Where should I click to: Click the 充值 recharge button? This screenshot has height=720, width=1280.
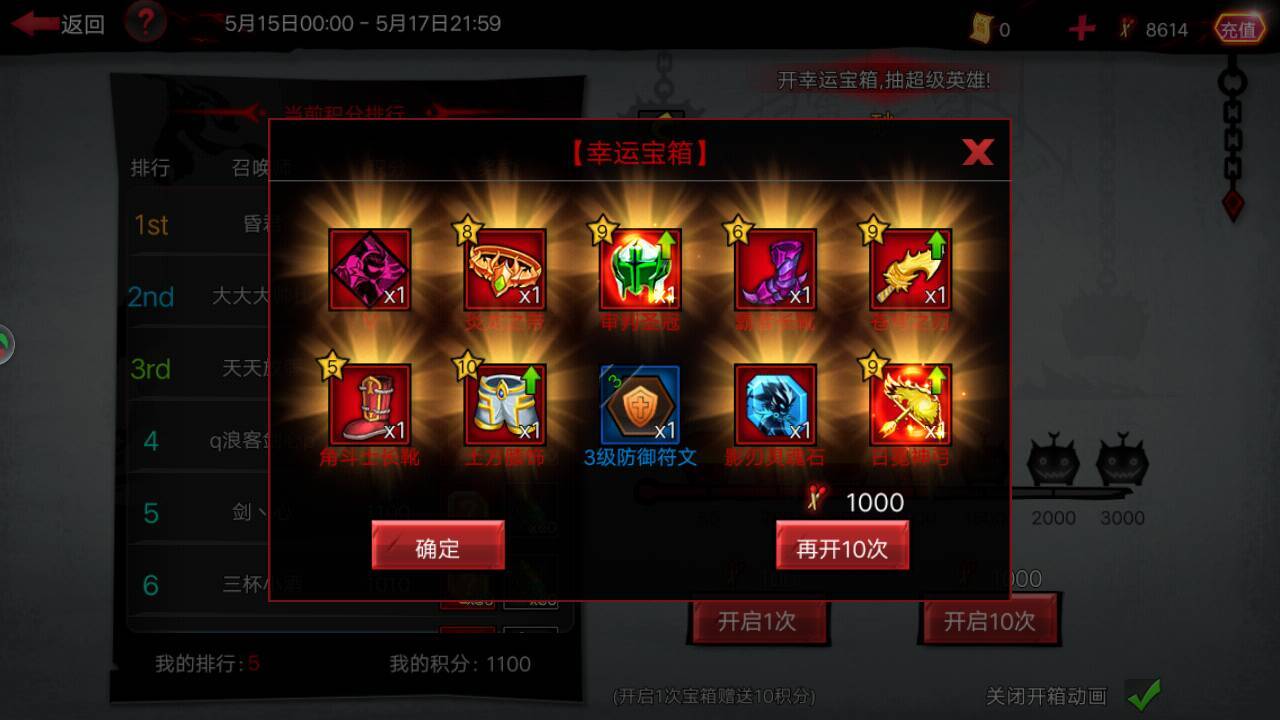coord(1238,28)
